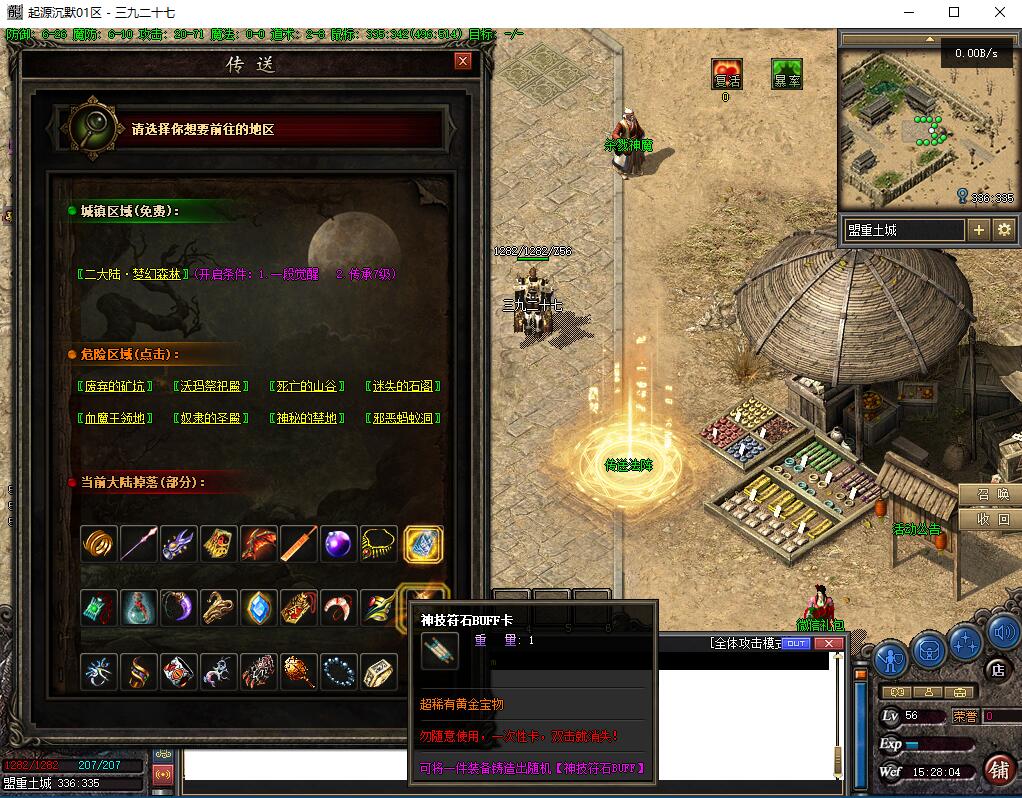Open the gear settings beside the map name
Image resolution: width=1022 pixels, height=798 pixels.
tap(1004, 230)
